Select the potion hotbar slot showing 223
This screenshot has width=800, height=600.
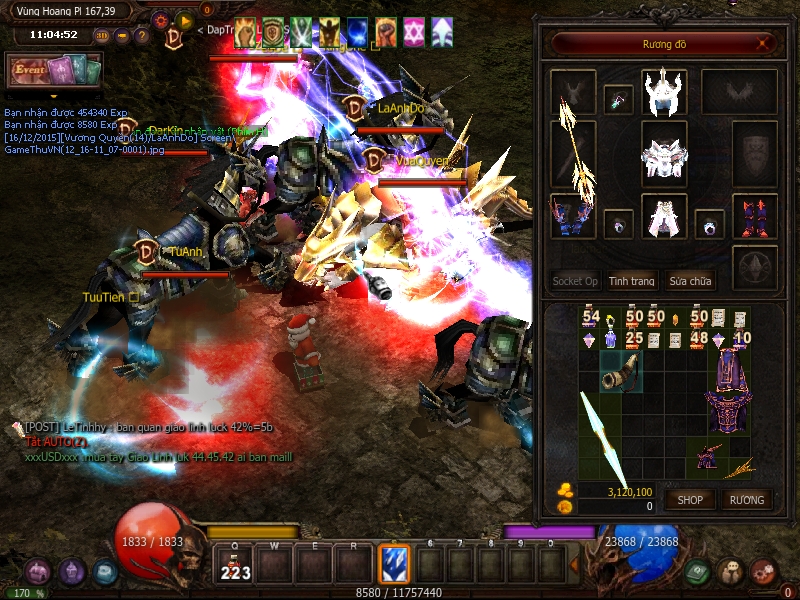235,565
